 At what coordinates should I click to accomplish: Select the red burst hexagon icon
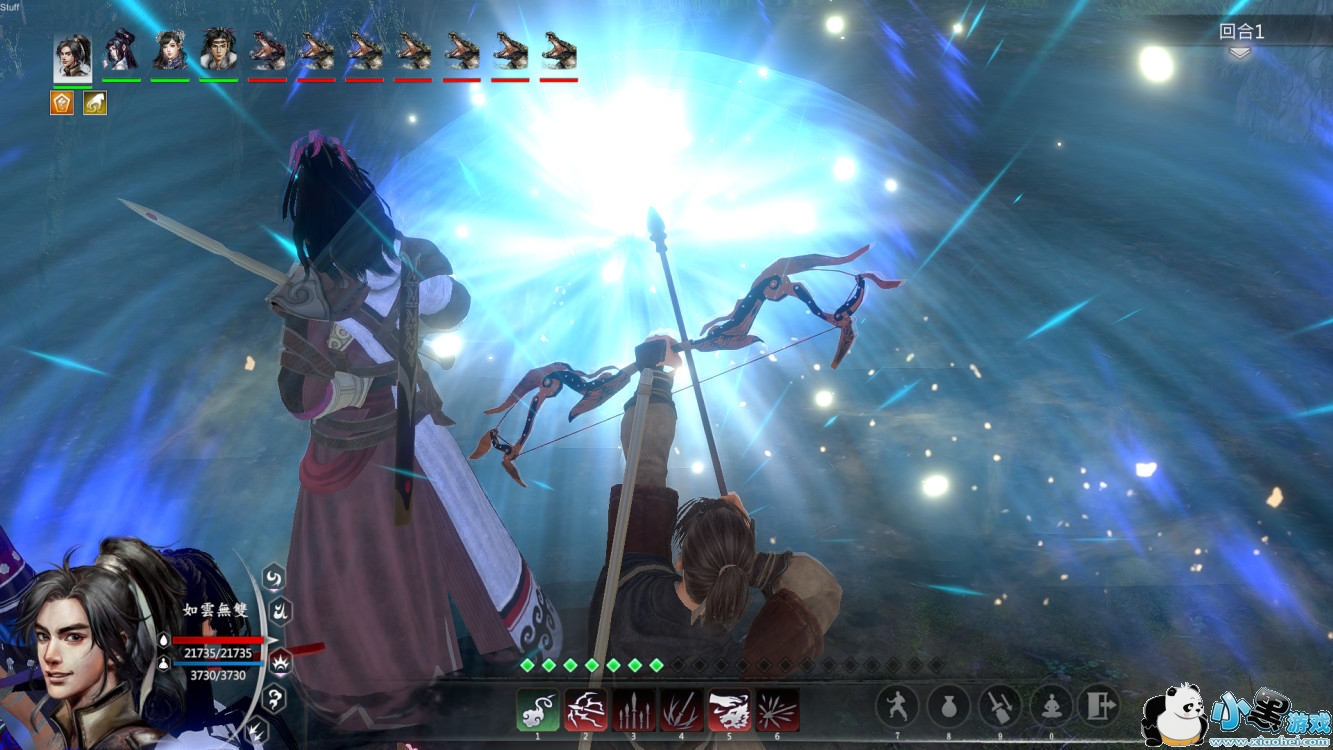point(281,660)
